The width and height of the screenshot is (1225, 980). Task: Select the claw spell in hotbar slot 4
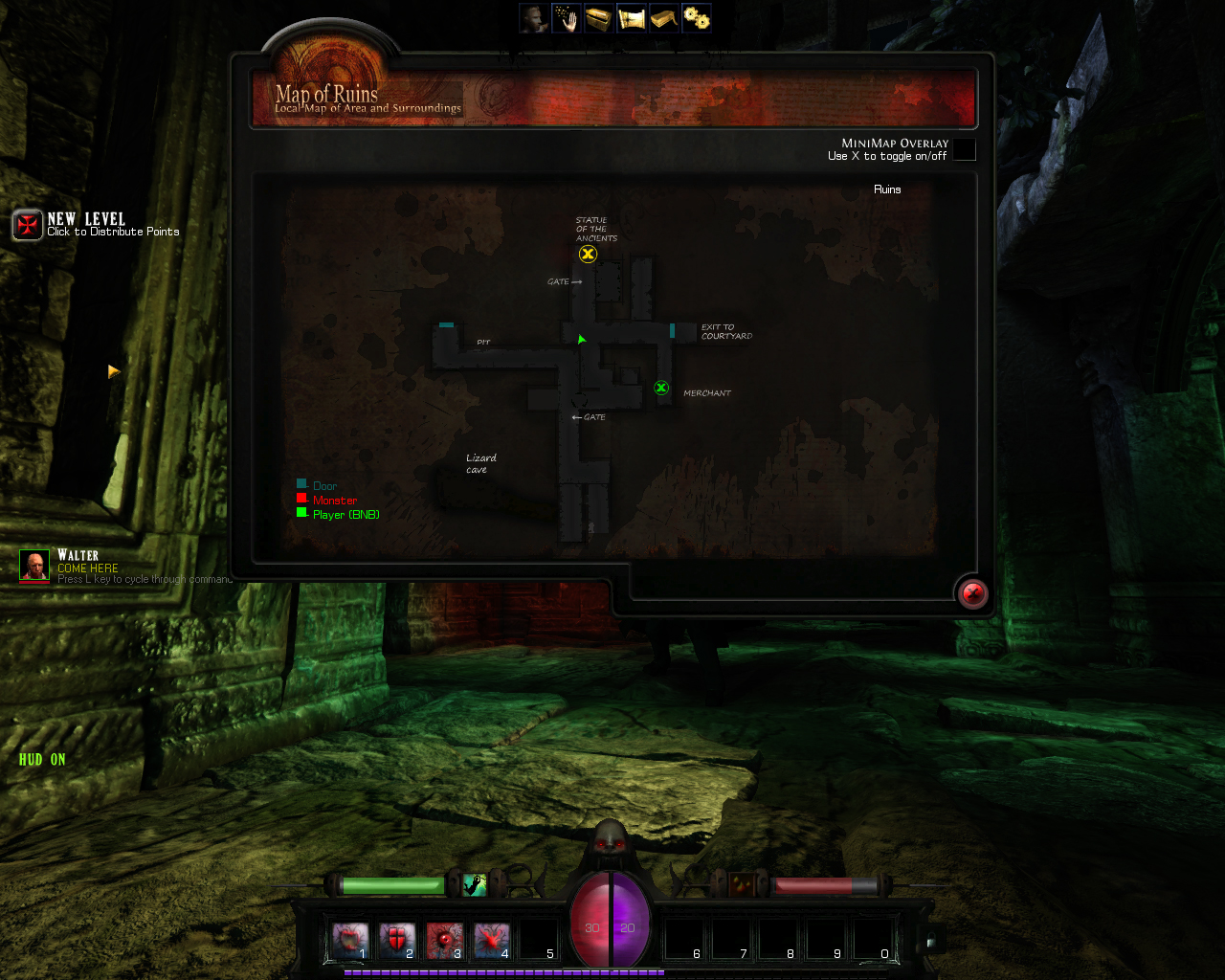pos(490,939)
